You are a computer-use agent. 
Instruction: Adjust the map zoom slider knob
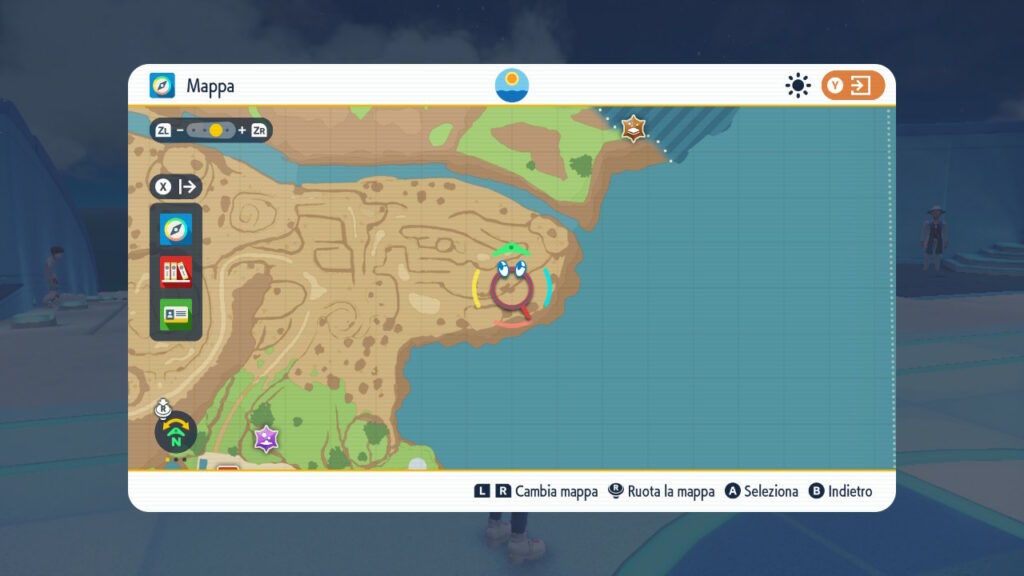click(216, 130)
